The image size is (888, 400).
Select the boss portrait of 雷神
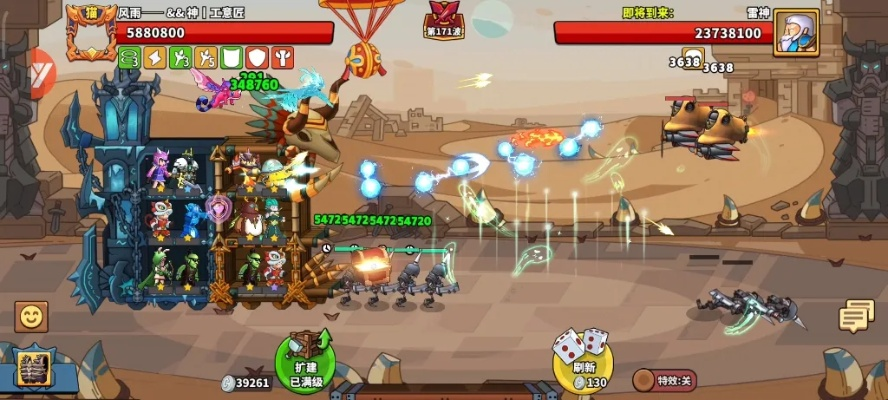[795, 33]
